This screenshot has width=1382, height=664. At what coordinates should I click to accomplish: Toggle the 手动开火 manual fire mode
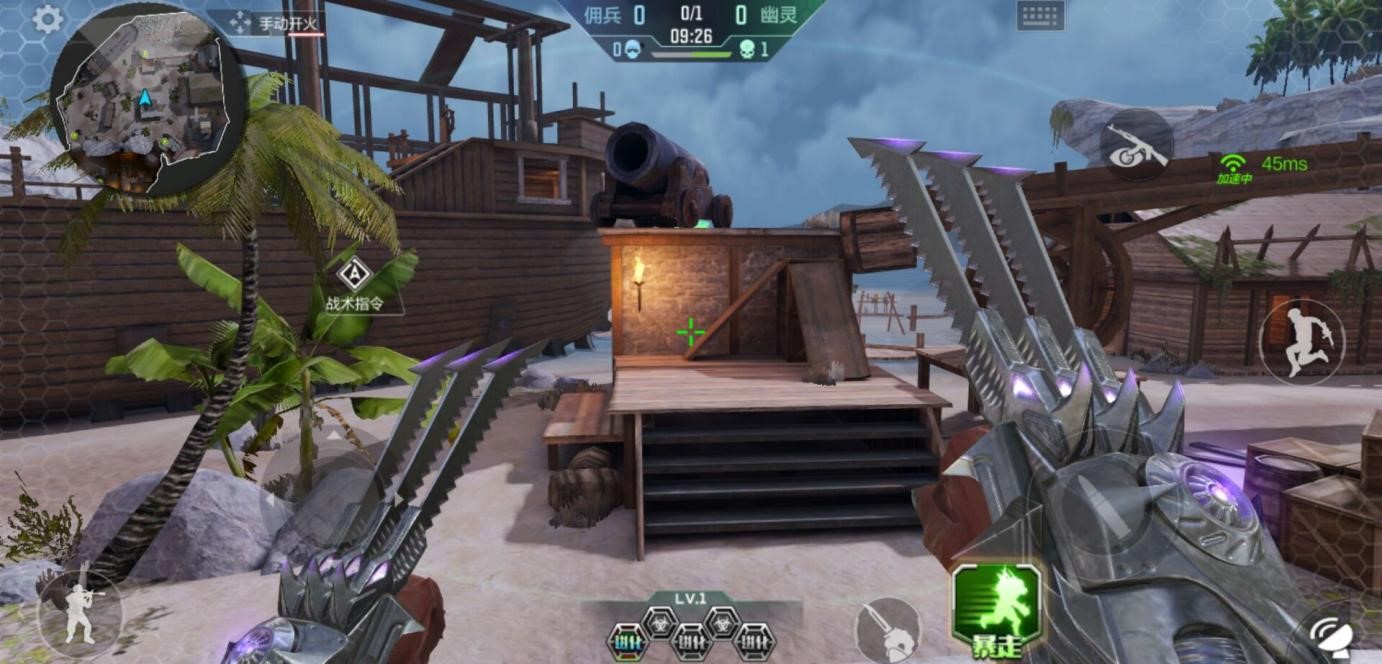pyautogui.click(x=274, y=22)
